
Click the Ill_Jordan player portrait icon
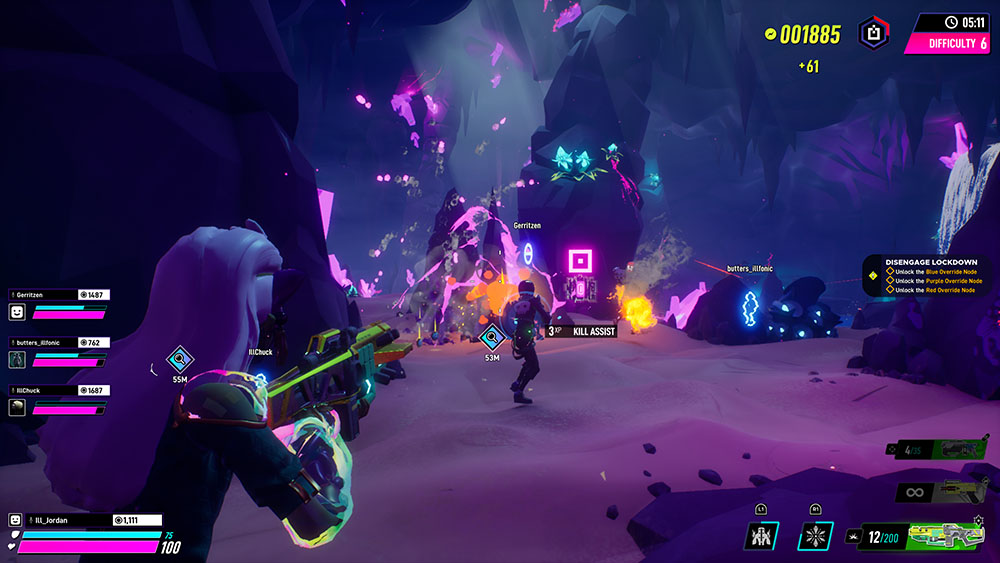(16, 520)
